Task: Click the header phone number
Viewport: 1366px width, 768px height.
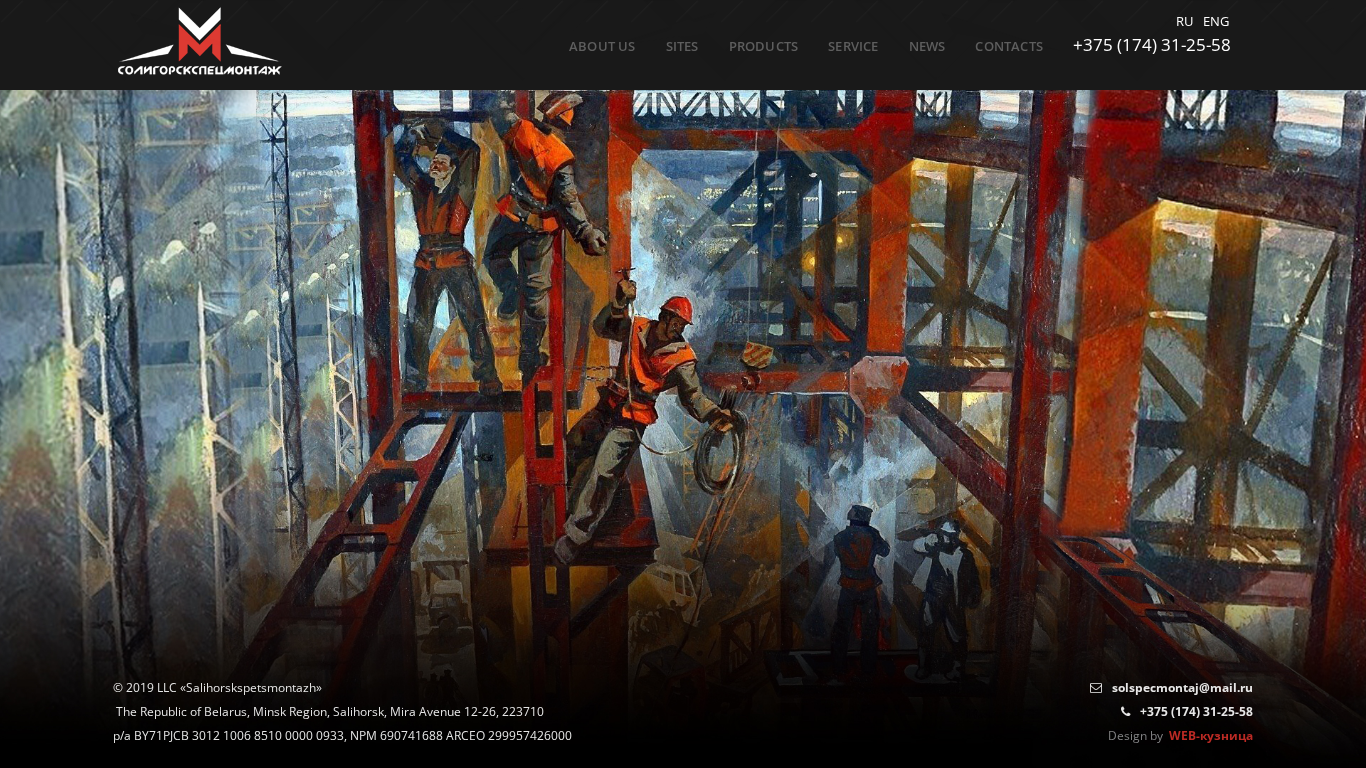Action: click(1152, 45)
